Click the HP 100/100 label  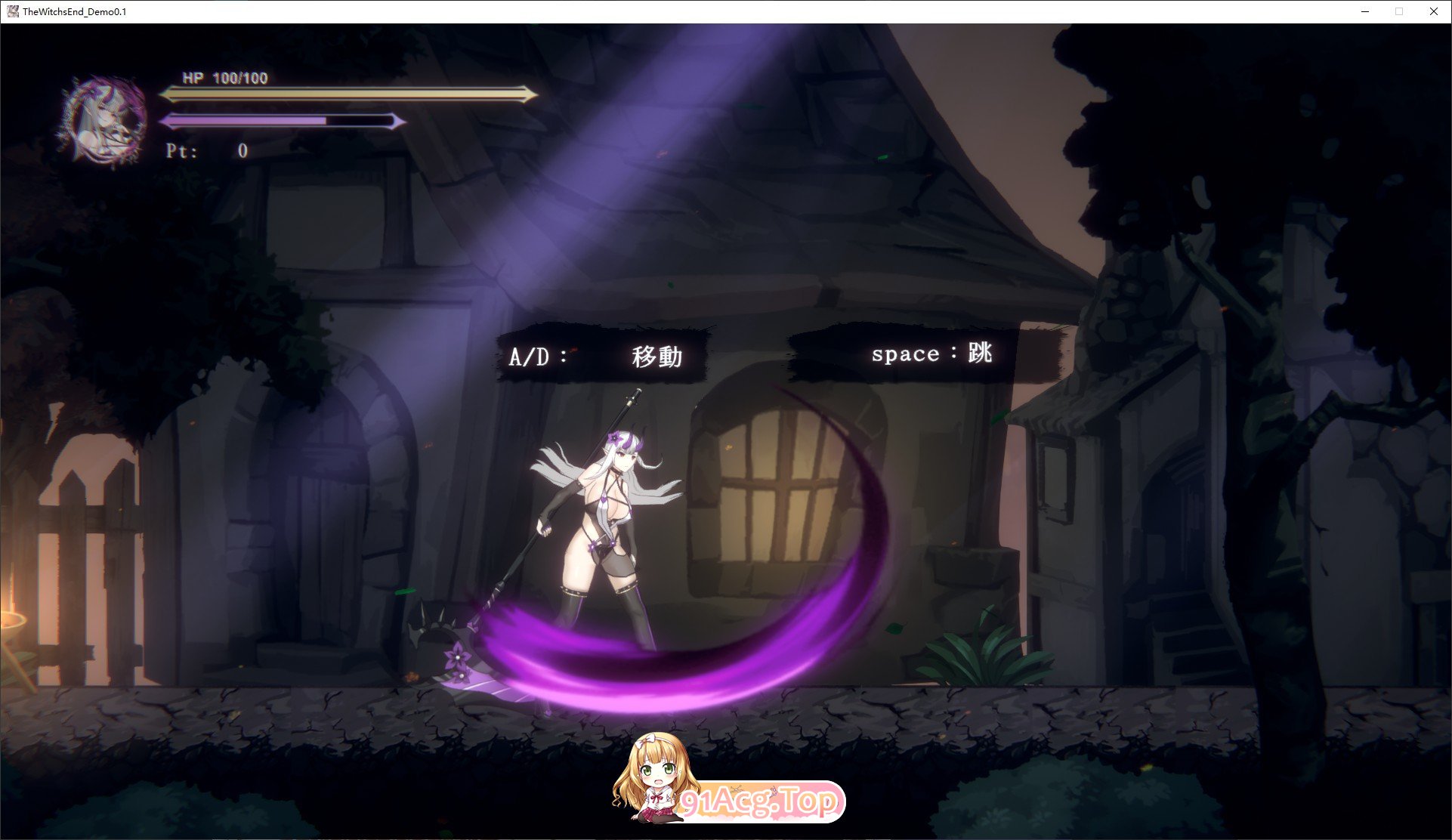[225, 78]
